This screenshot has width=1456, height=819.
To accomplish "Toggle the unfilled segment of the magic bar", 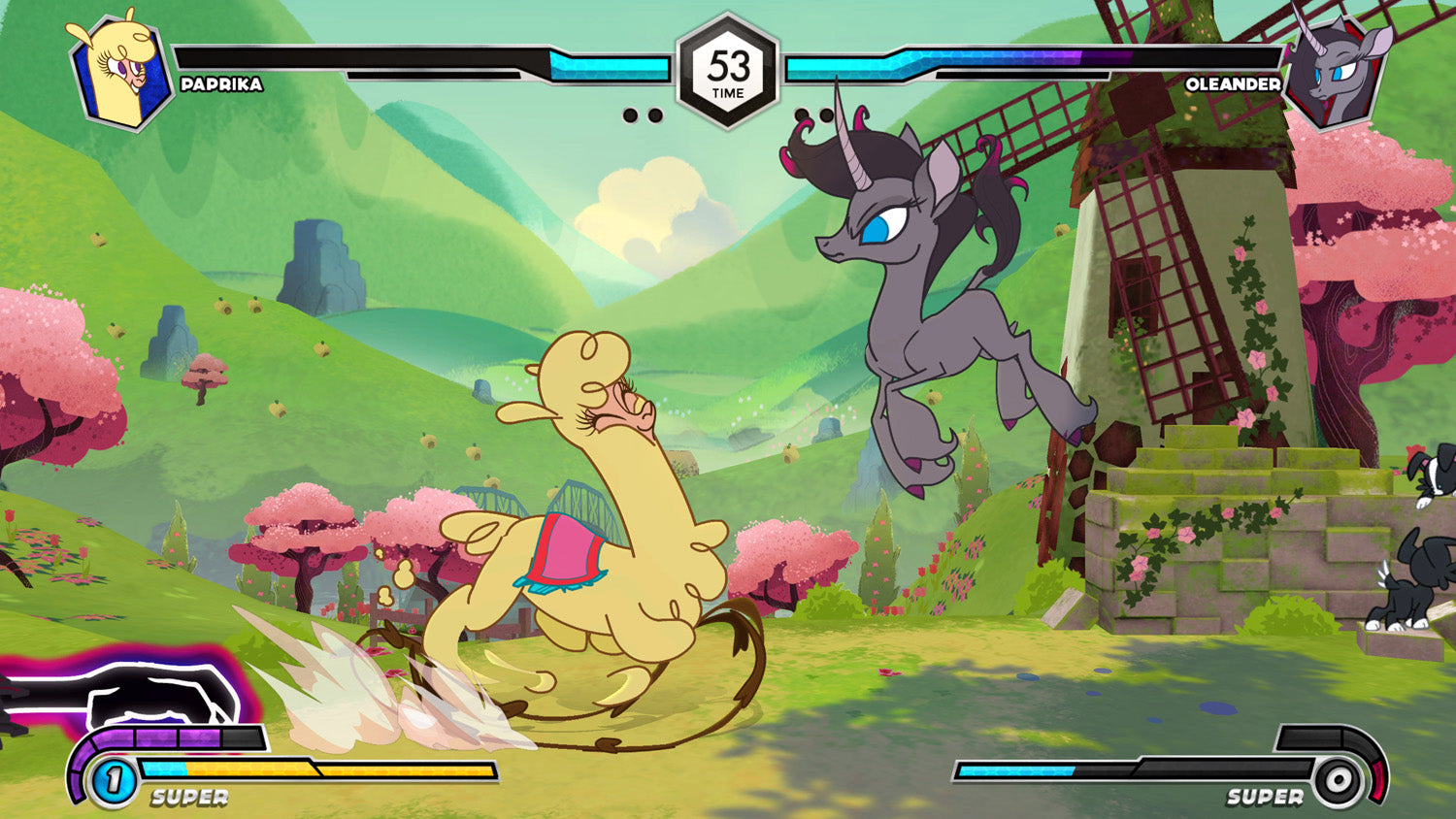I will 241,737.
